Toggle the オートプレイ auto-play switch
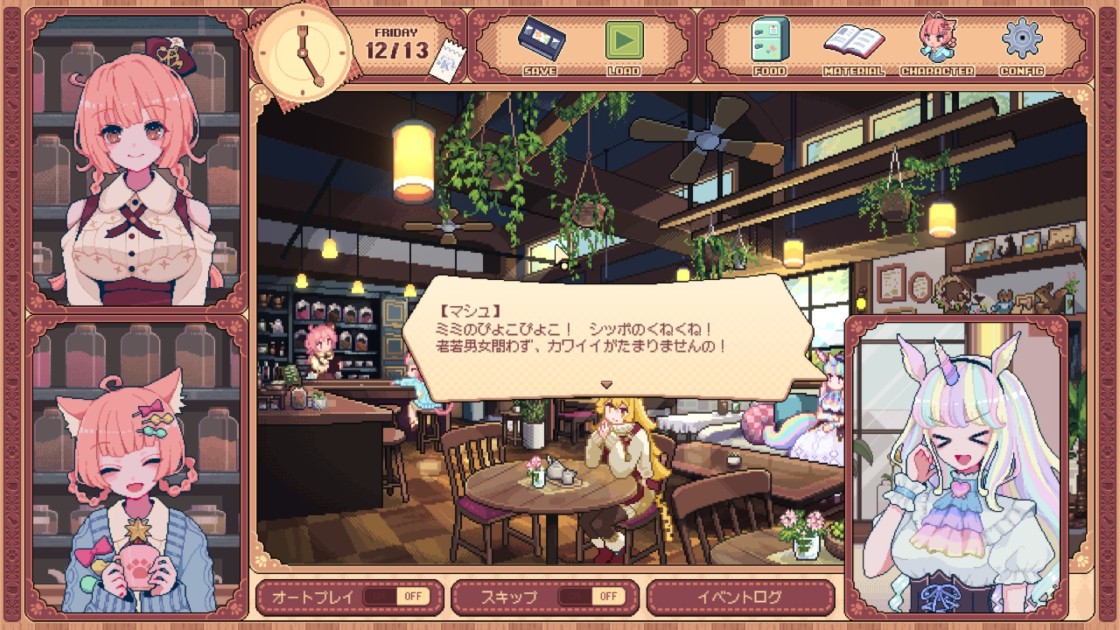Image resolution: width=1120 pixels, height=630 pixels. [398, 597]
